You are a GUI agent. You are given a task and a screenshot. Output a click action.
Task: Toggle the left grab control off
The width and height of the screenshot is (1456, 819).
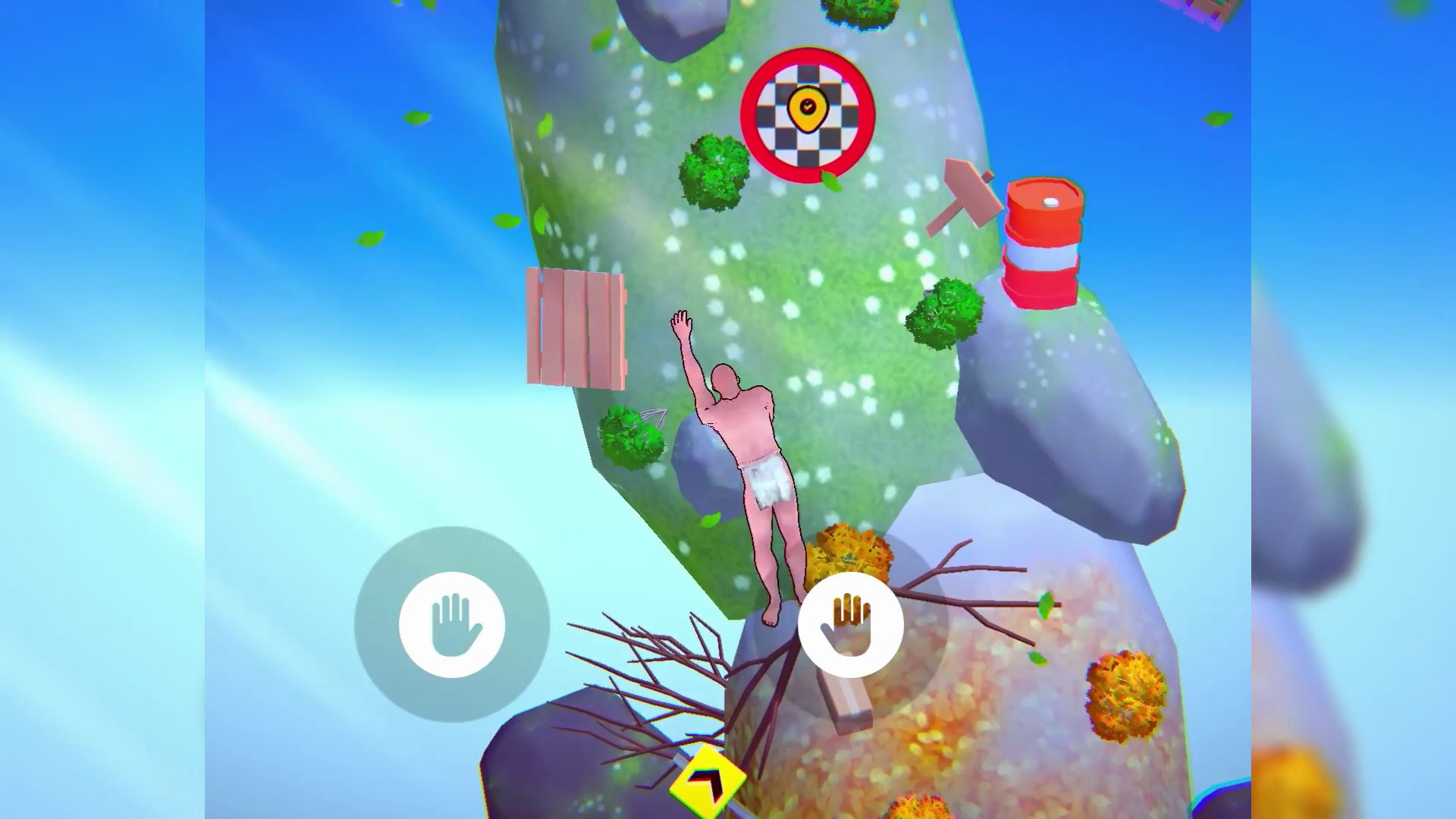(453, 623)
